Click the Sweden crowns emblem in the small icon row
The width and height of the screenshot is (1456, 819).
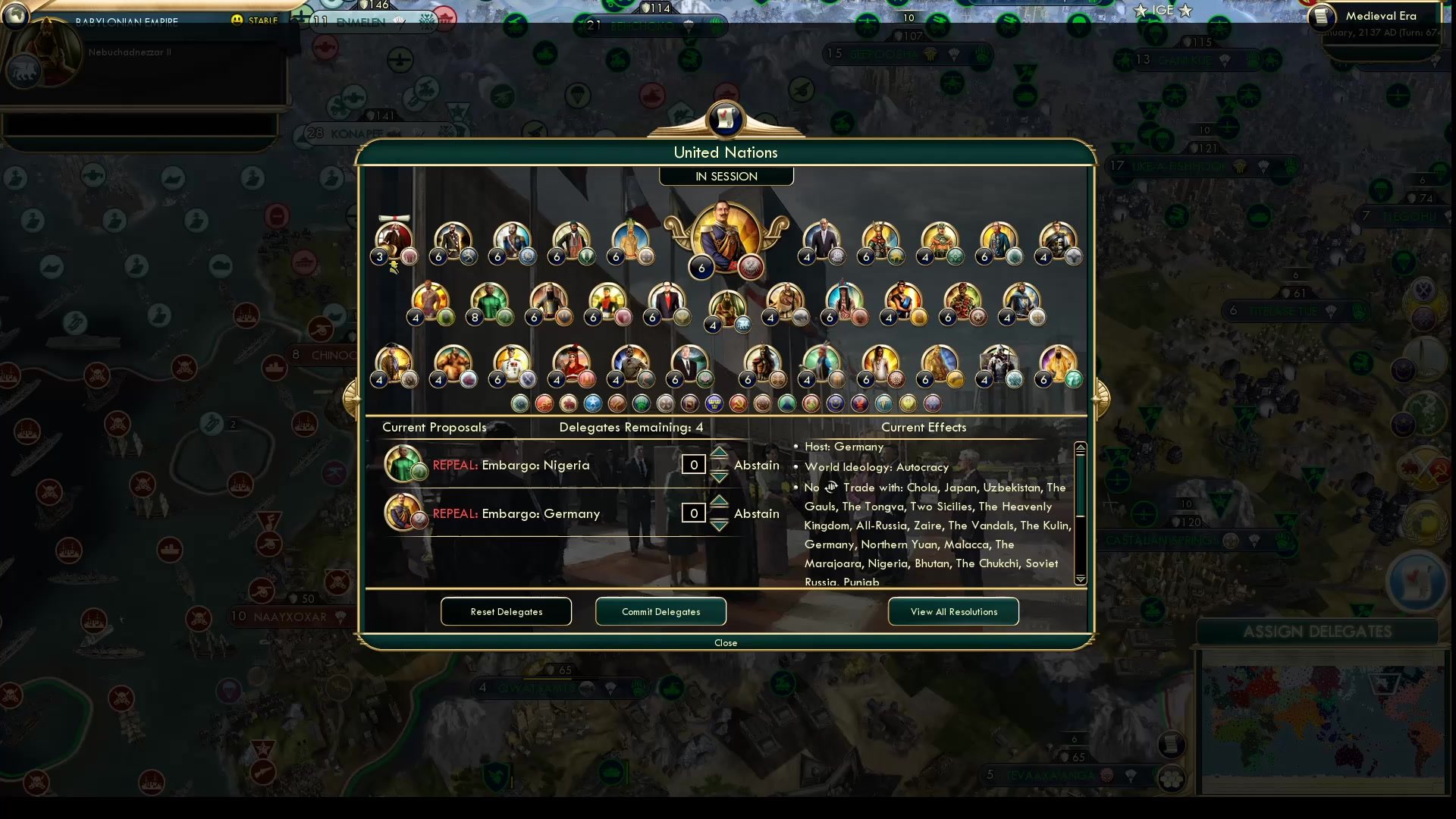715,403
